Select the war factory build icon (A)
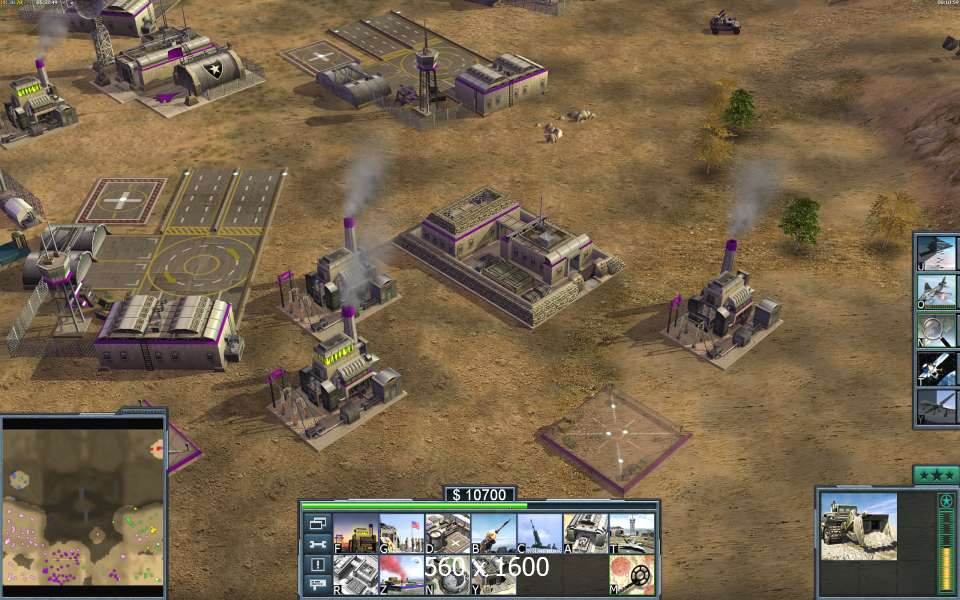 click(586, 533)
